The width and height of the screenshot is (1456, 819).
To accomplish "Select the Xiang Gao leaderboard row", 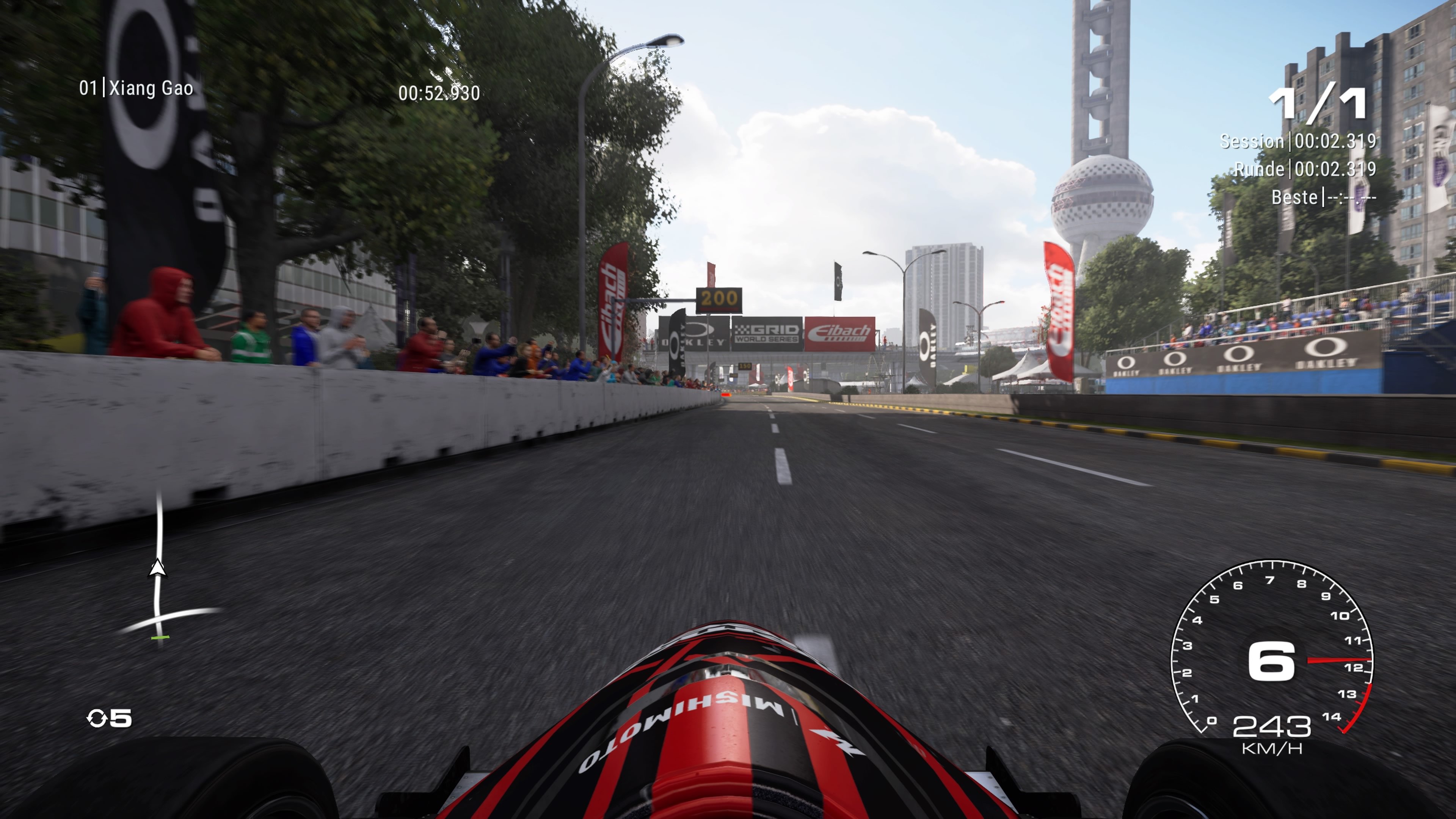I will [136, 88].
